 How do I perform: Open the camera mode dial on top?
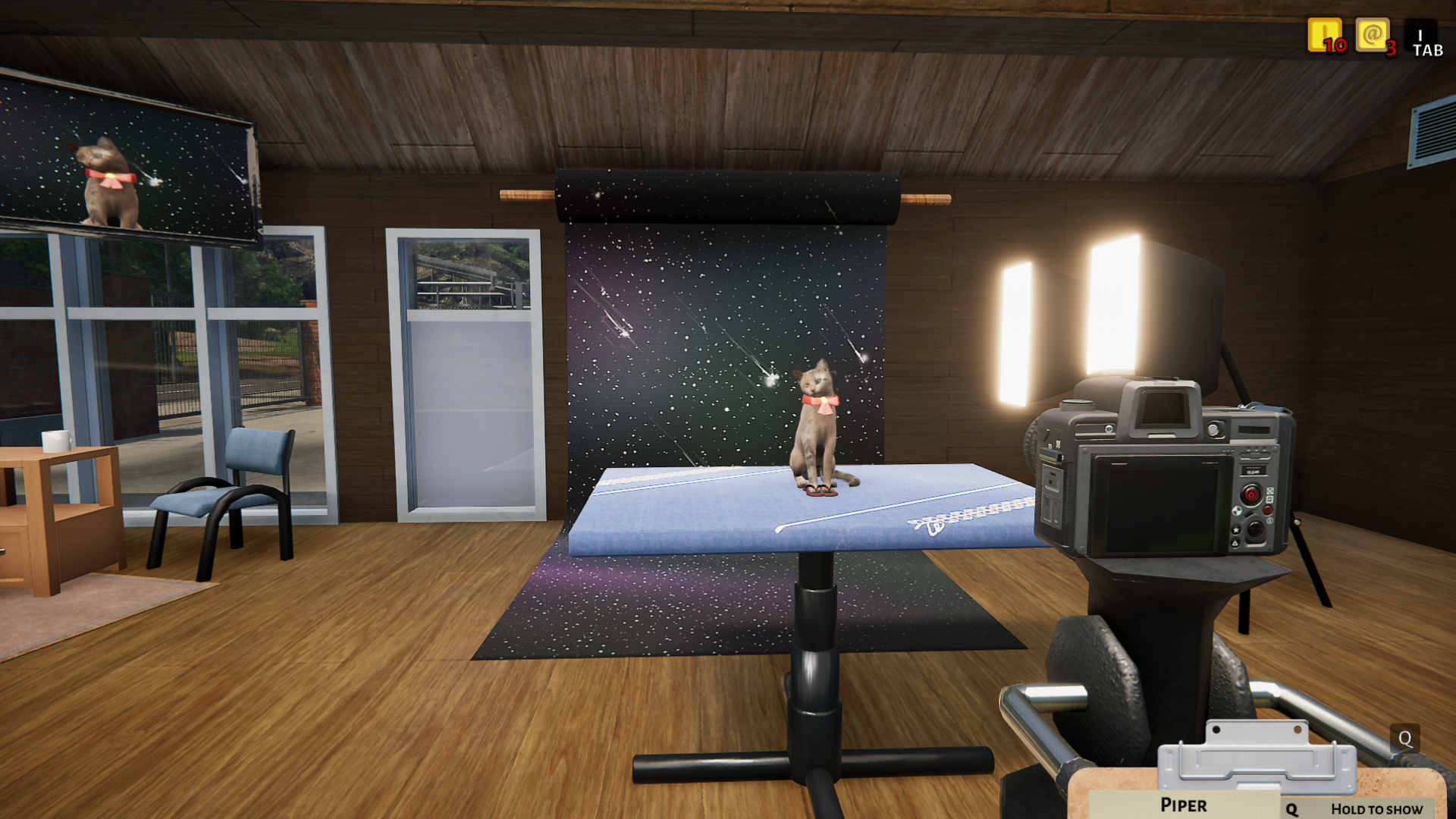pyautogui.click(x=1077, y=405)
